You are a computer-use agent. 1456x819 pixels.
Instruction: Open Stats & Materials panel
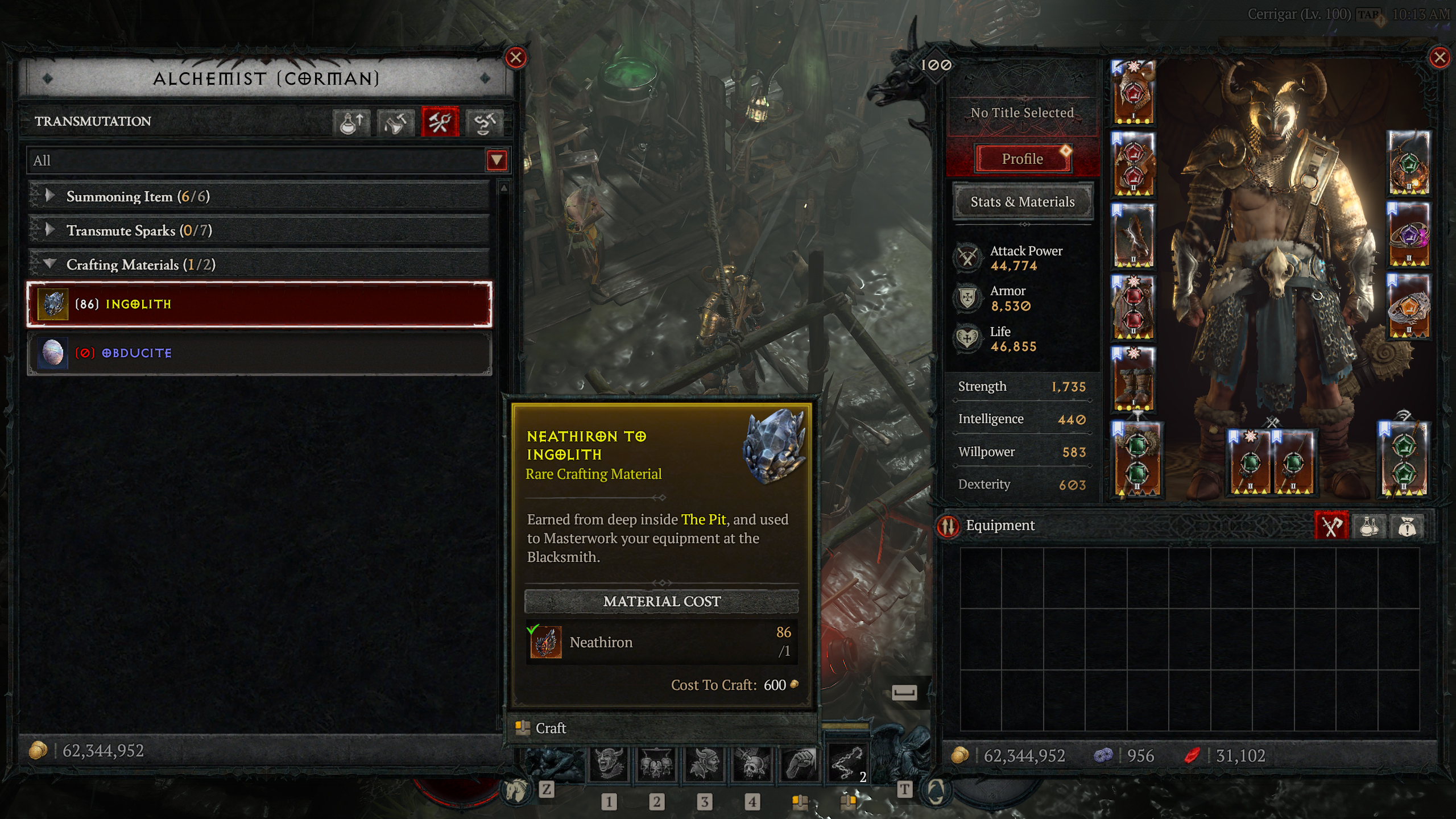tap(1023, 202)
